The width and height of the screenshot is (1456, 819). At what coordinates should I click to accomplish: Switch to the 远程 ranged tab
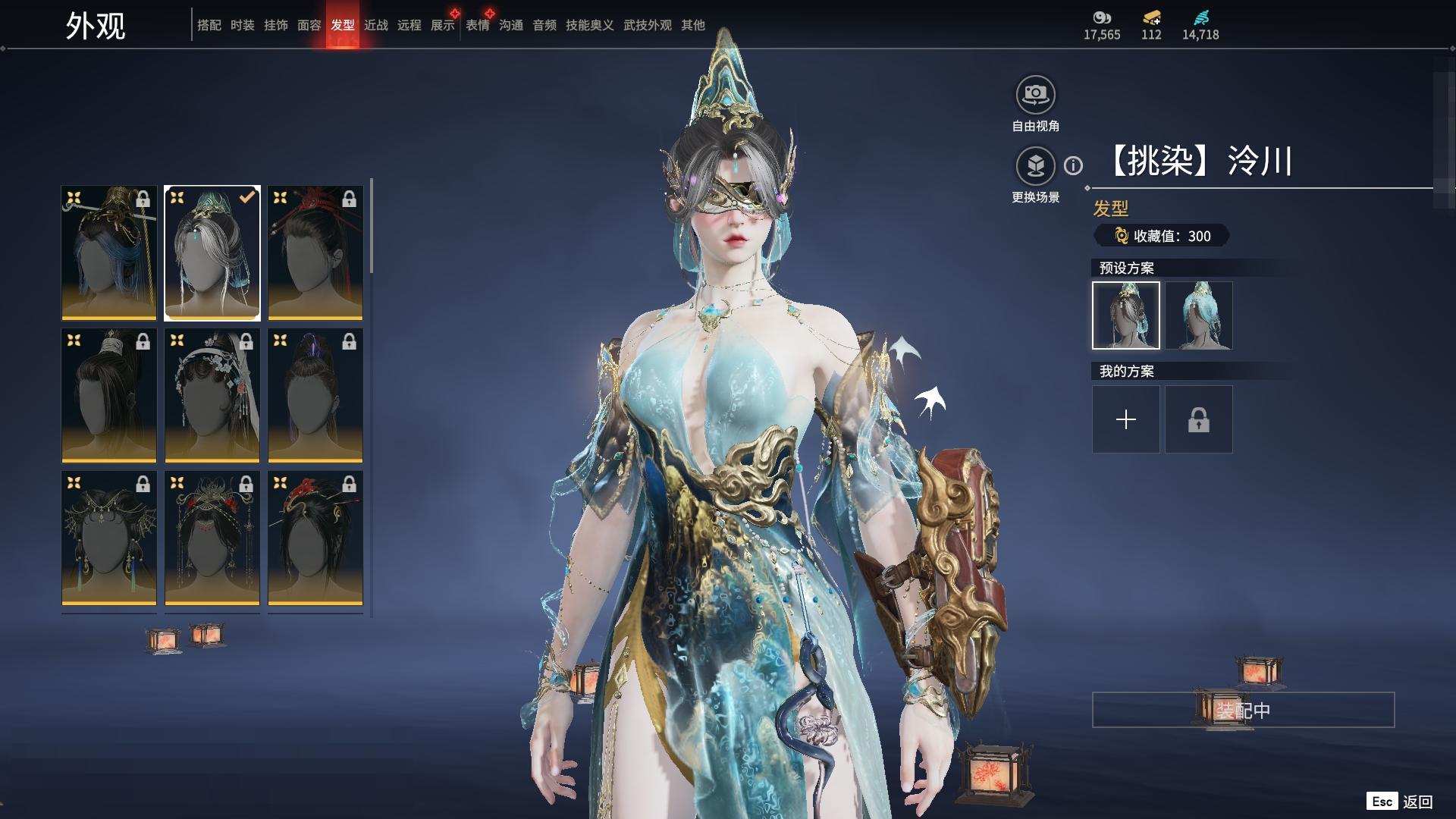[x=409, y=25]
